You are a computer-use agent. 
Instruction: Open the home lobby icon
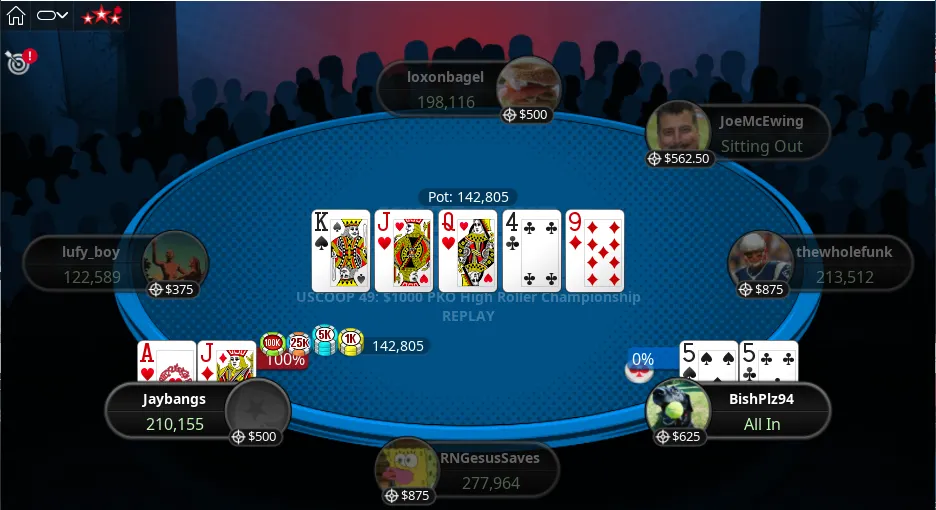(x=16, y=15)
